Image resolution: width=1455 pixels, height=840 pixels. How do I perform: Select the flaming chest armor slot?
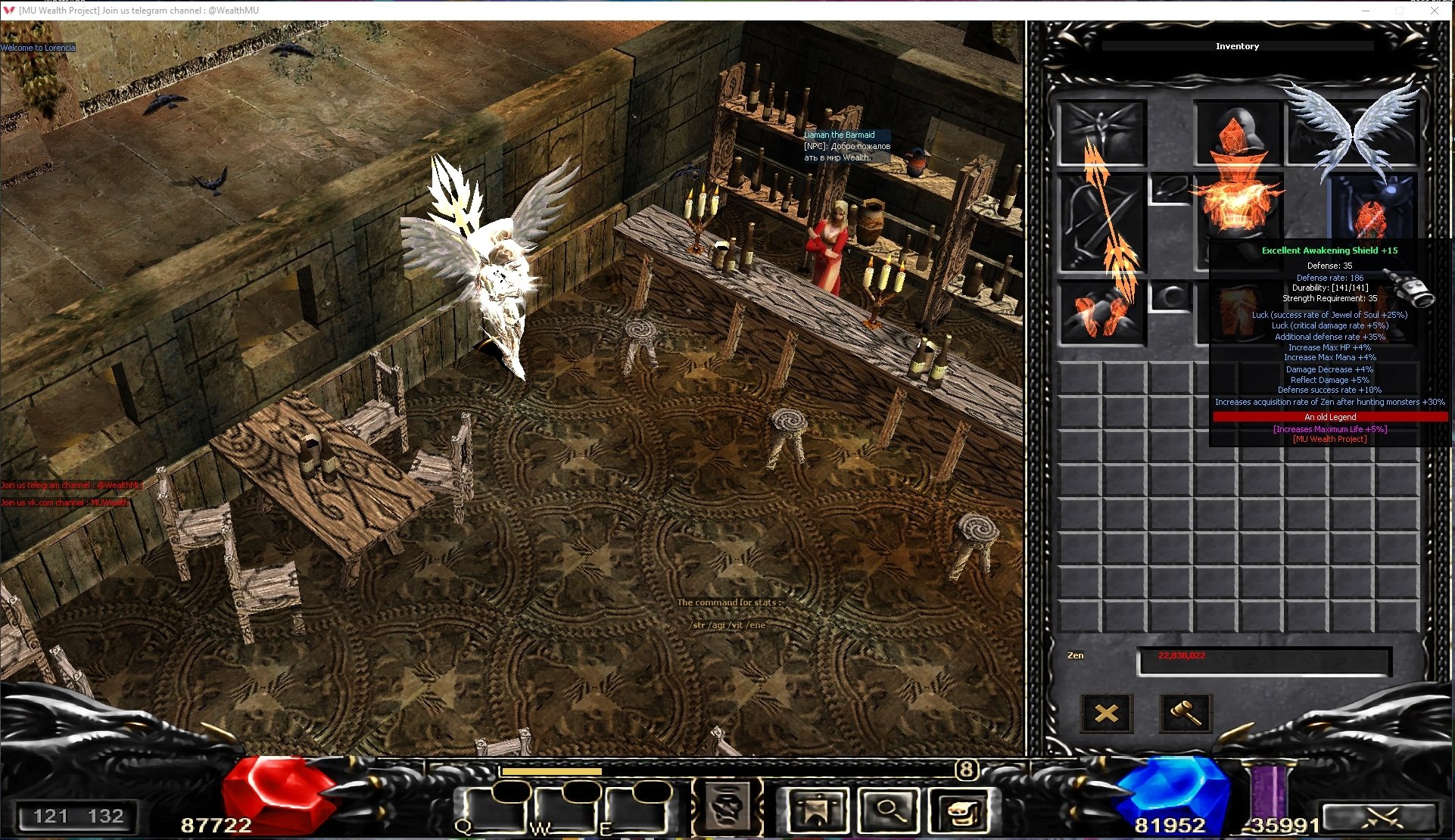1237,203
